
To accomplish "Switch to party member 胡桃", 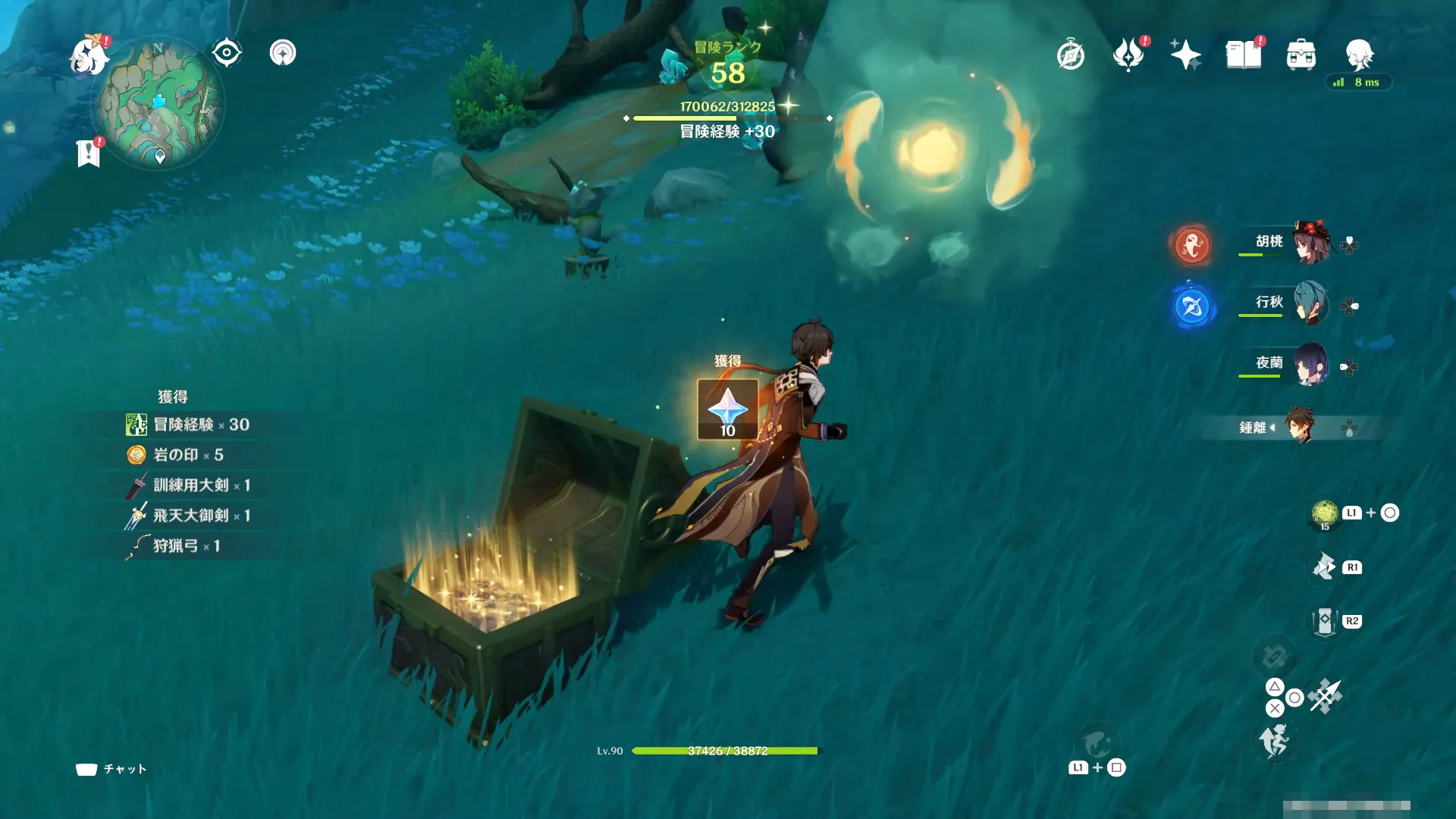I will click(1310, 243).
